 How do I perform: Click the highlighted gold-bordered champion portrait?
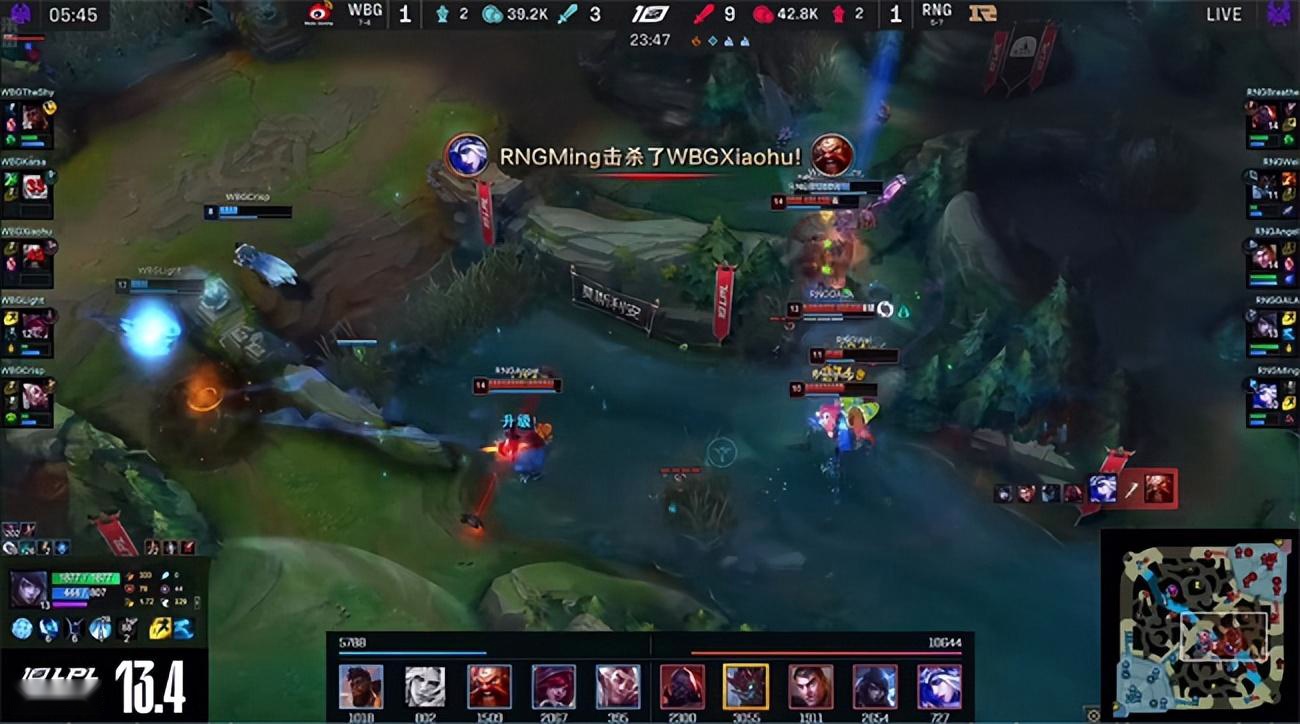(x=744, y=688)
